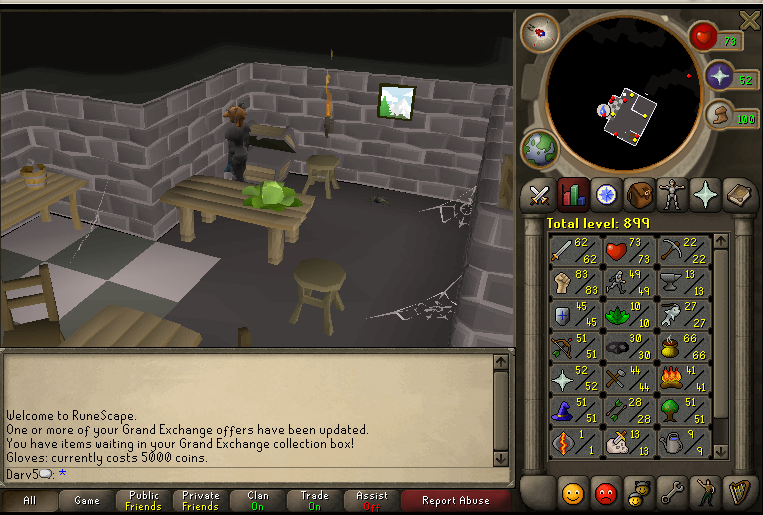Open the music player harp tab
Screen dimensions: 763x515
[x=738, y=493]
